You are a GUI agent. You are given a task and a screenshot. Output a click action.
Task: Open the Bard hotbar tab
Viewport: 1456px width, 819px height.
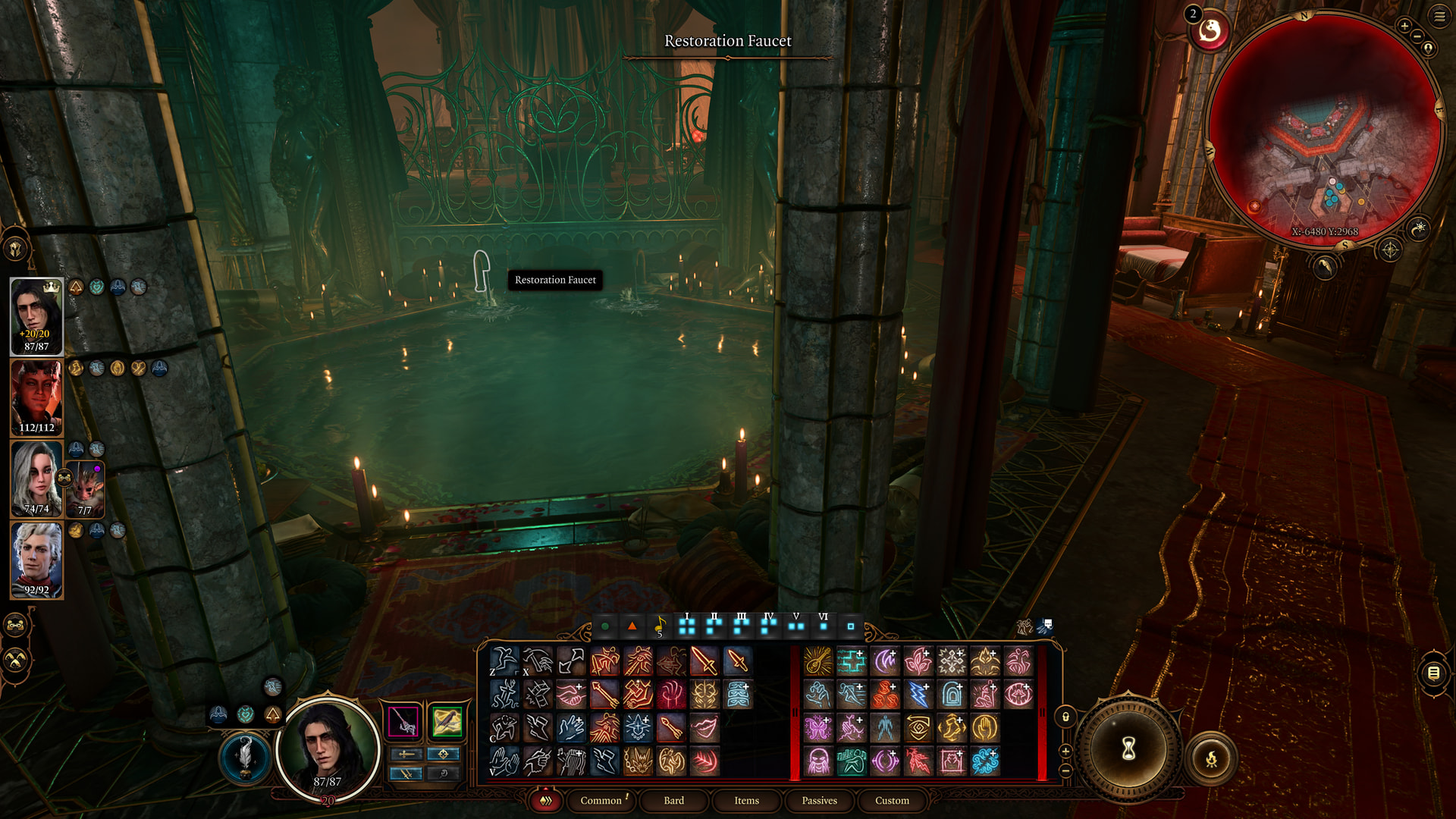[x=673, y=800]
